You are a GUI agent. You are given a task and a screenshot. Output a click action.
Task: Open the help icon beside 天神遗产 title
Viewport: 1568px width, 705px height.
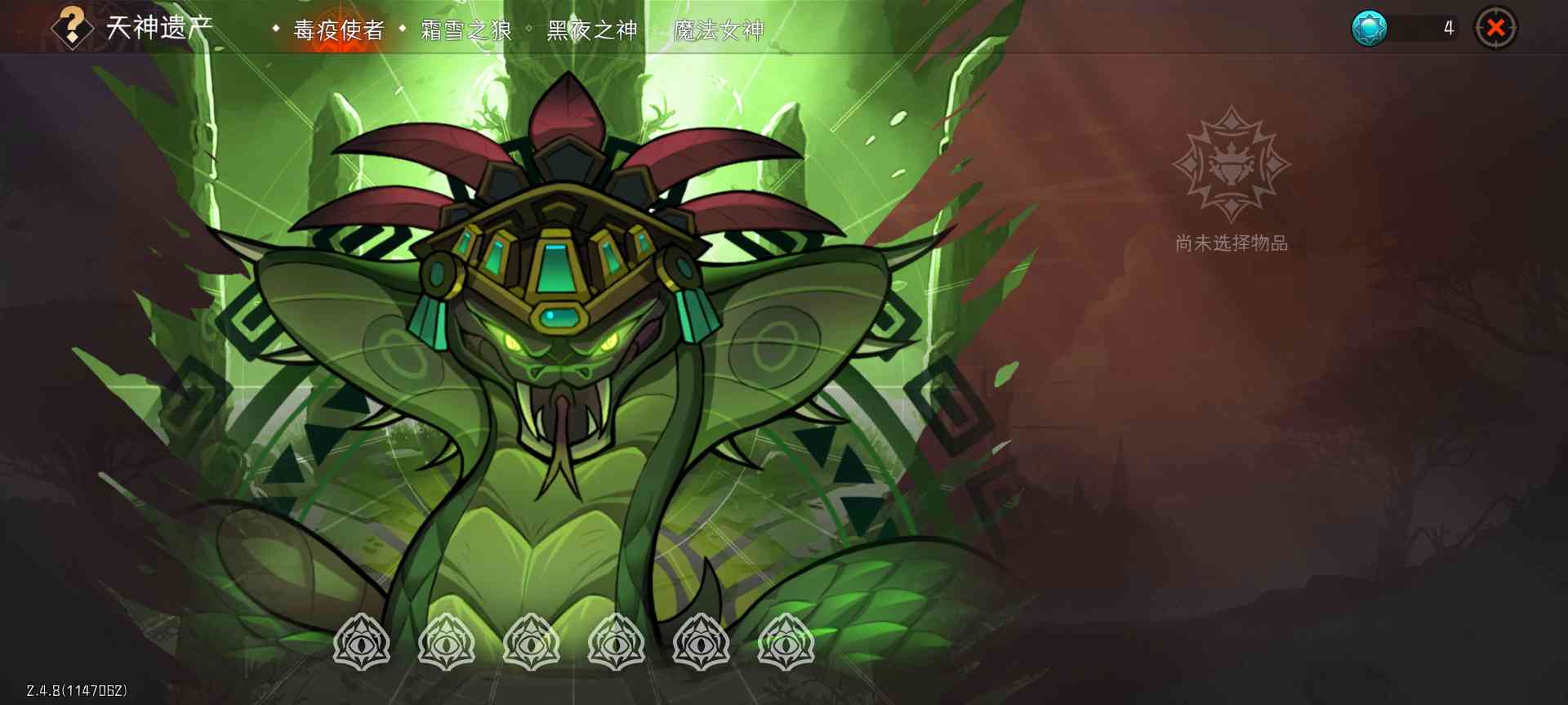72,27
